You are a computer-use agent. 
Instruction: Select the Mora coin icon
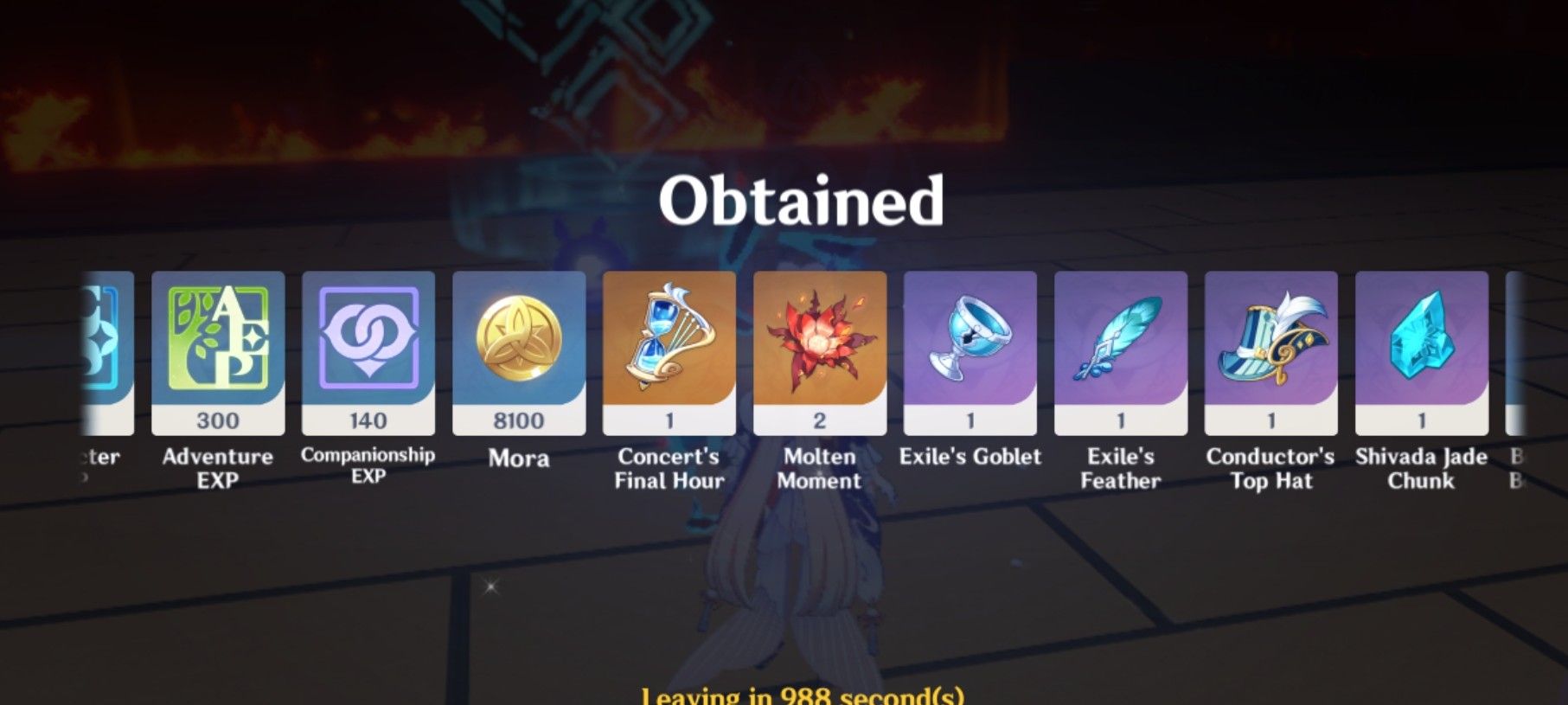click(x=519, y=346)
